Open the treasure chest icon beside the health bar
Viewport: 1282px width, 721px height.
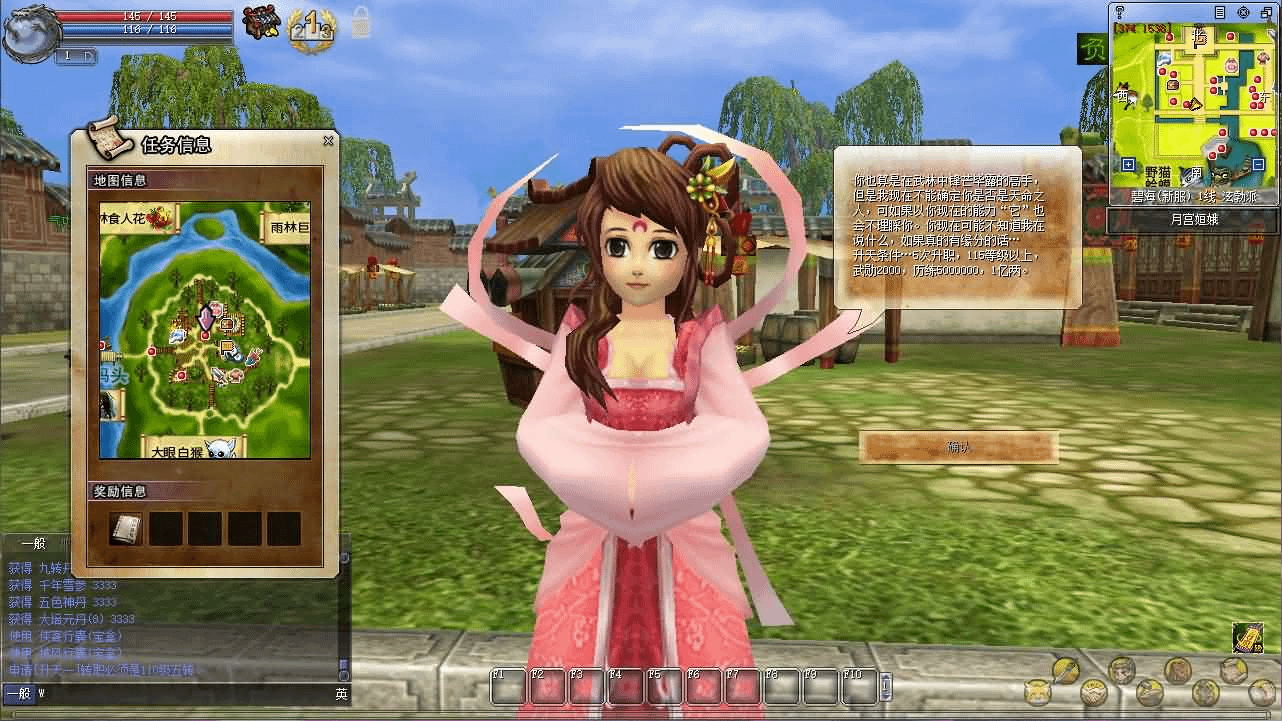[264, 23]
